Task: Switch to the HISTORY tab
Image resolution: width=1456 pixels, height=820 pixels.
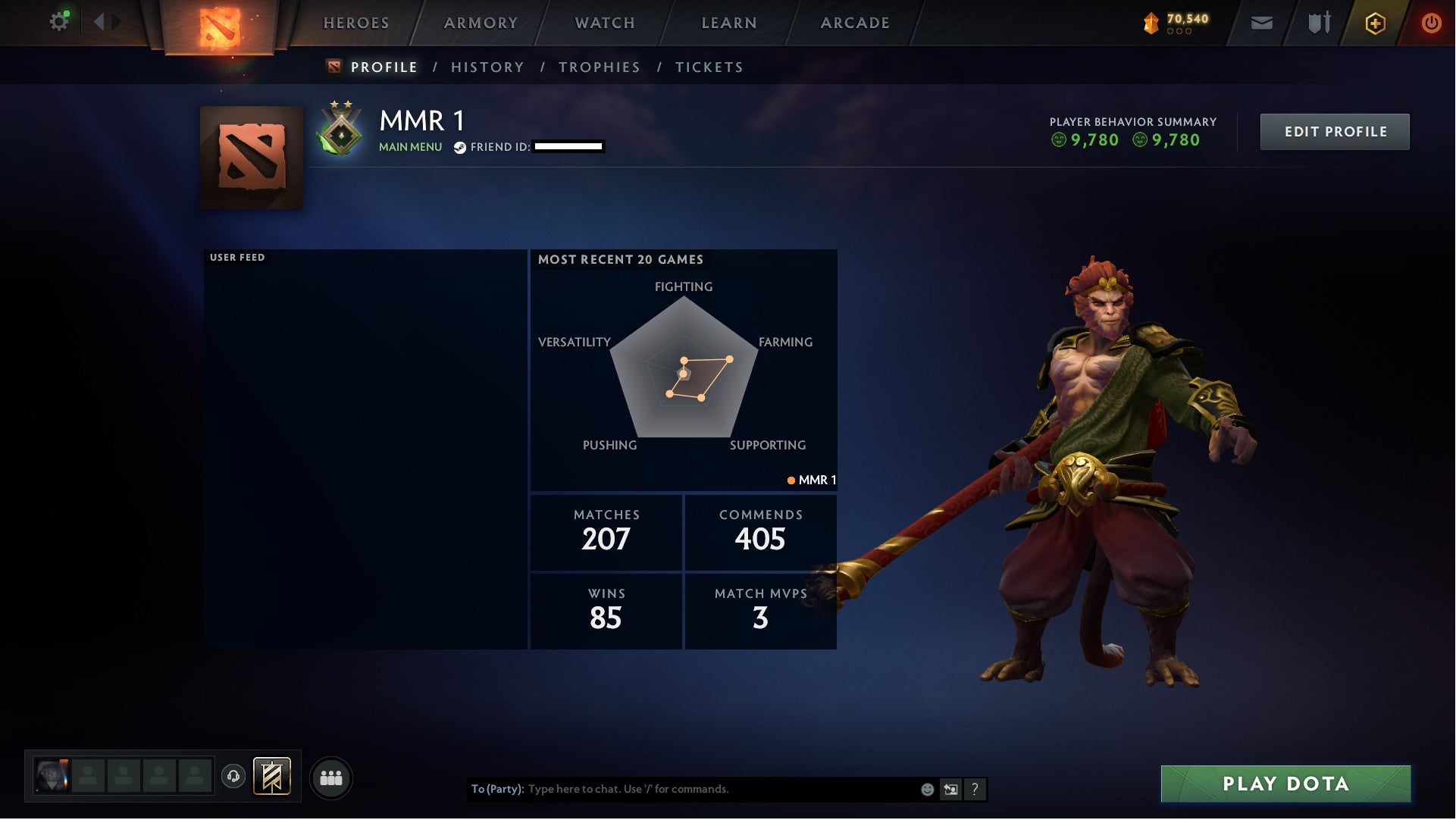Action: point(487,67)
